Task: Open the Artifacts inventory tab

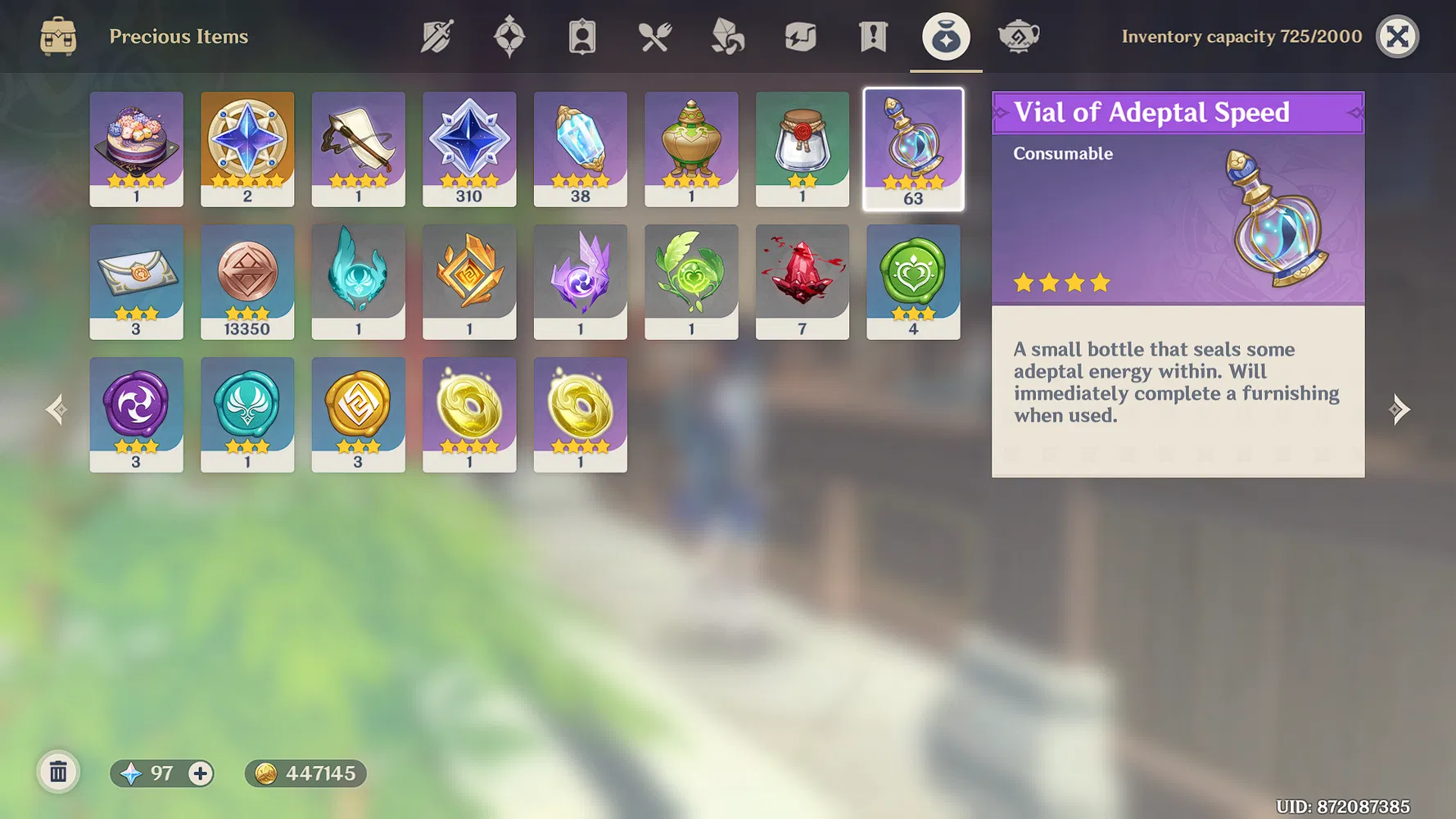Action: coord(509,36)
